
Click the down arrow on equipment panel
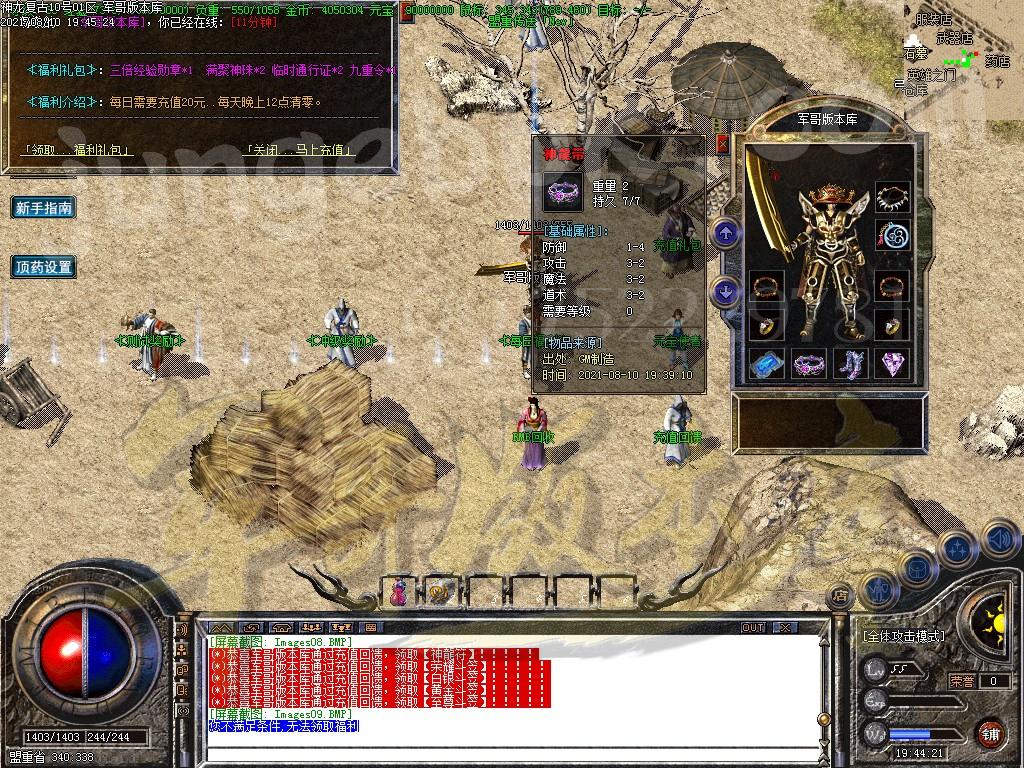click(726, 292)
